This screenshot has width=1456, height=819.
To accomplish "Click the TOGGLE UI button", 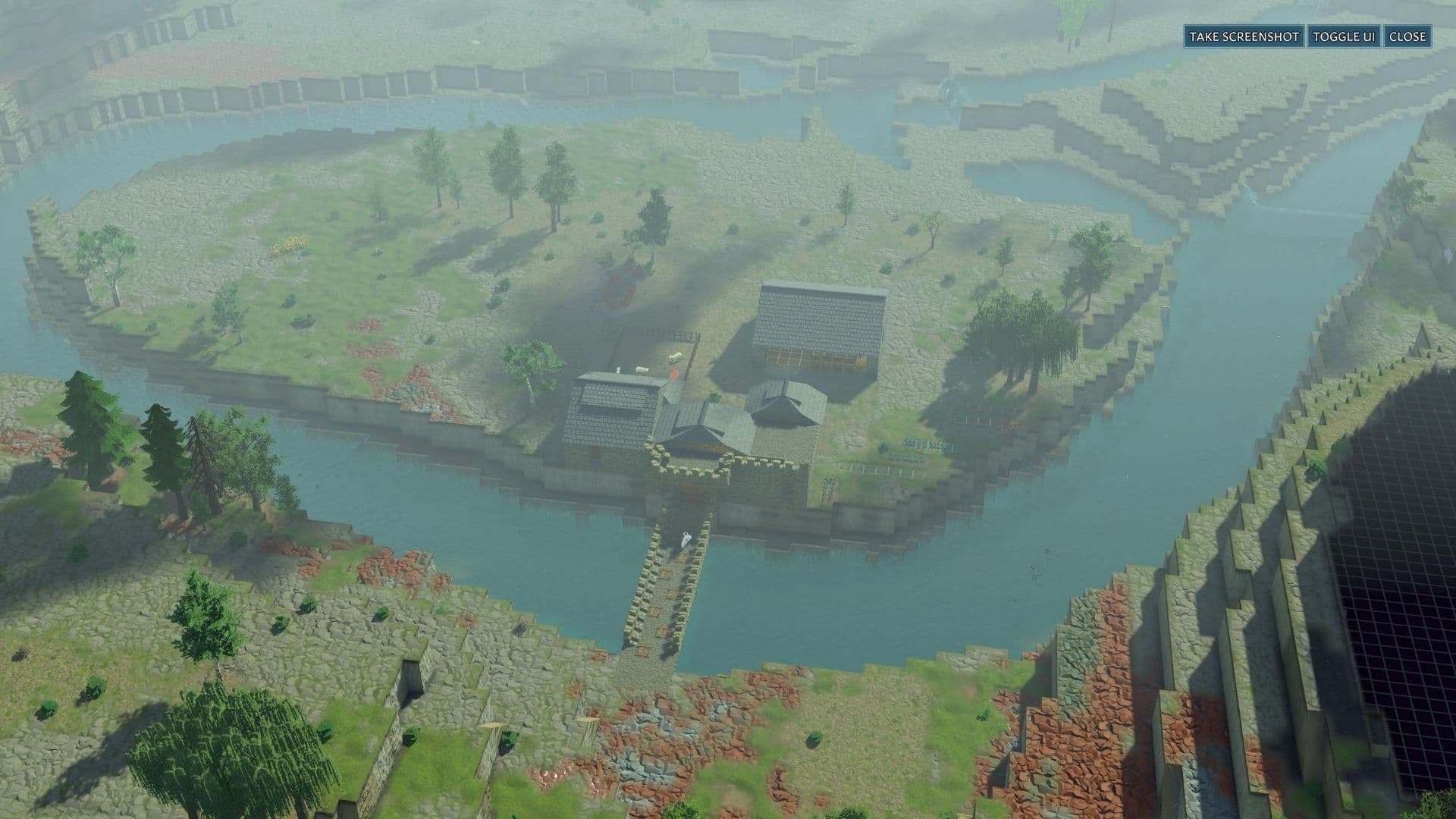I will point(1343,35).
